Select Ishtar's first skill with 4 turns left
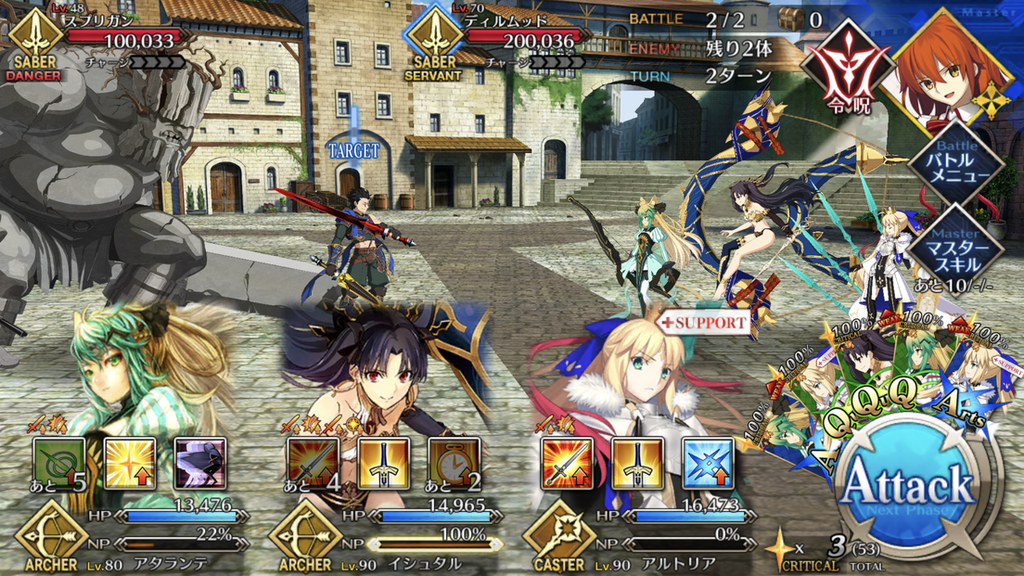This screenshot has height=576, width=1024. click(x=312, y=463)
